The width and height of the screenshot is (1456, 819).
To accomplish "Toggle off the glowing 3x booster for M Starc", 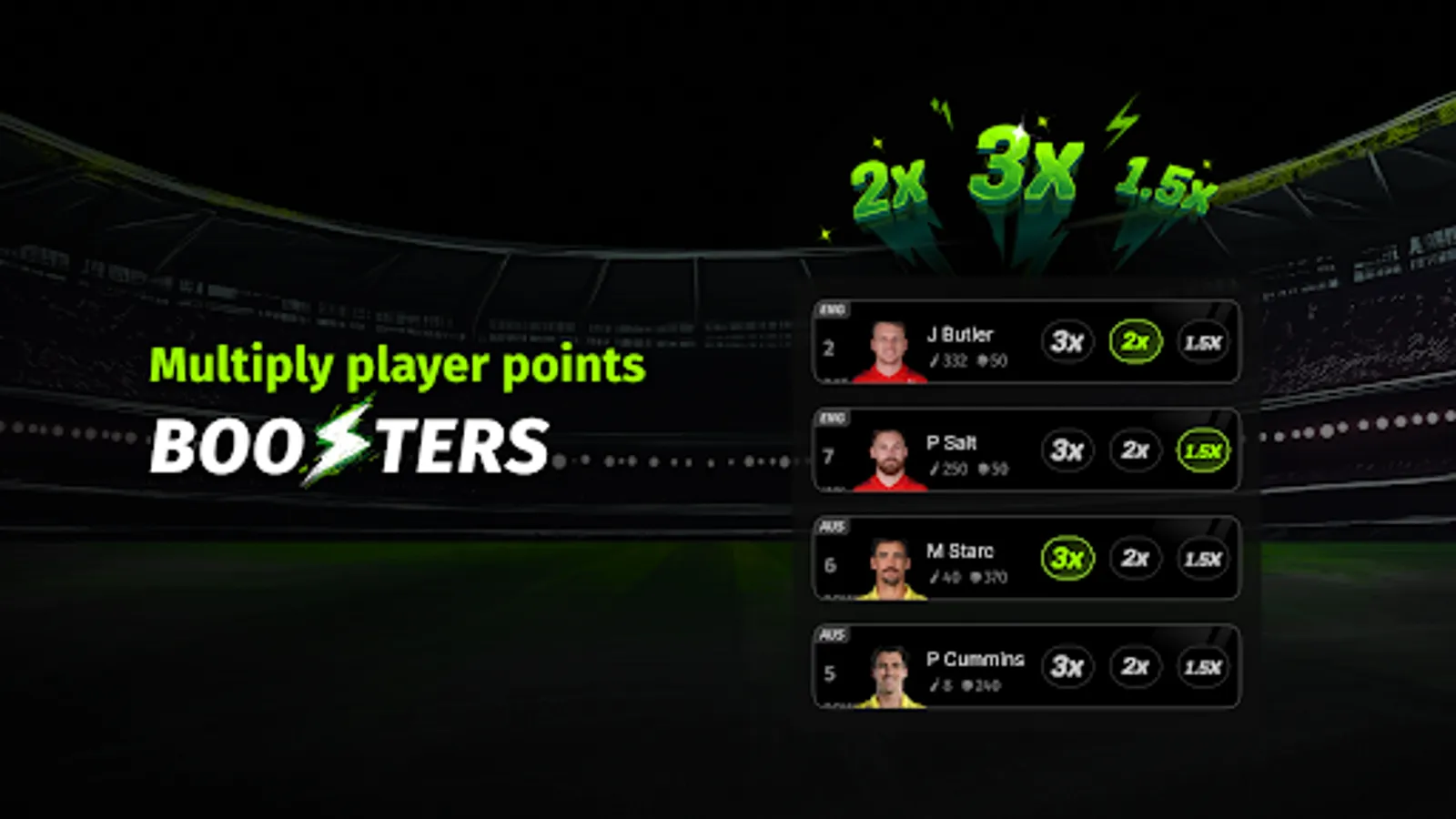I will [1067, 559].
